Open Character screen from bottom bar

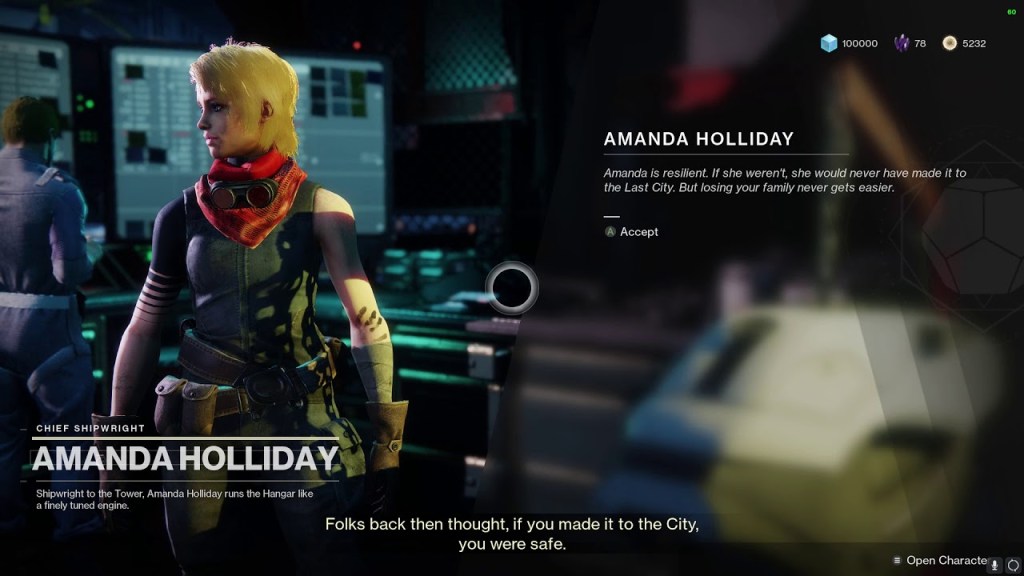click(940, 560)
